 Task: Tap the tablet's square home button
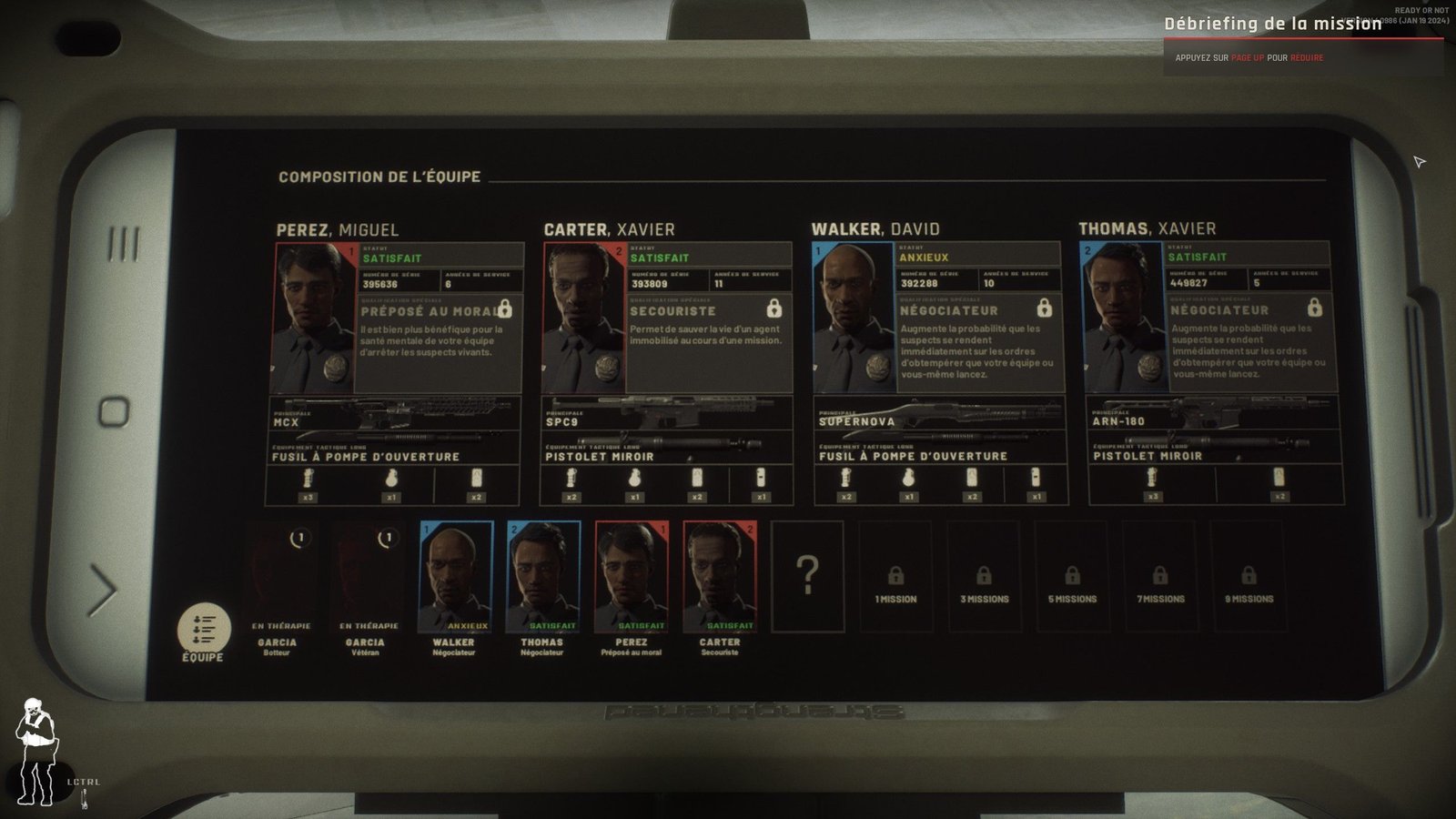114,411
